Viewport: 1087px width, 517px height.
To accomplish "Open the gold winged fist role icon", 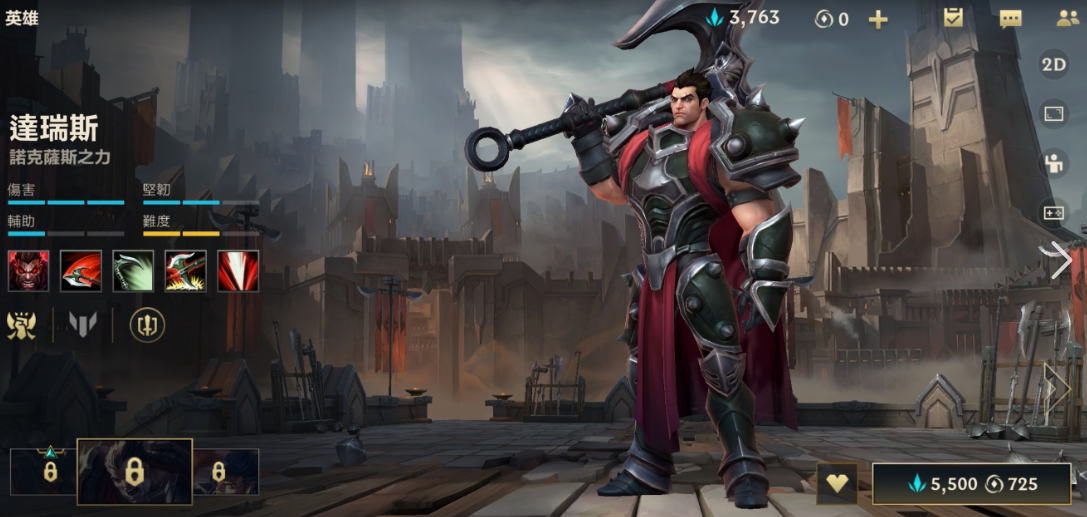I will 21,325.
